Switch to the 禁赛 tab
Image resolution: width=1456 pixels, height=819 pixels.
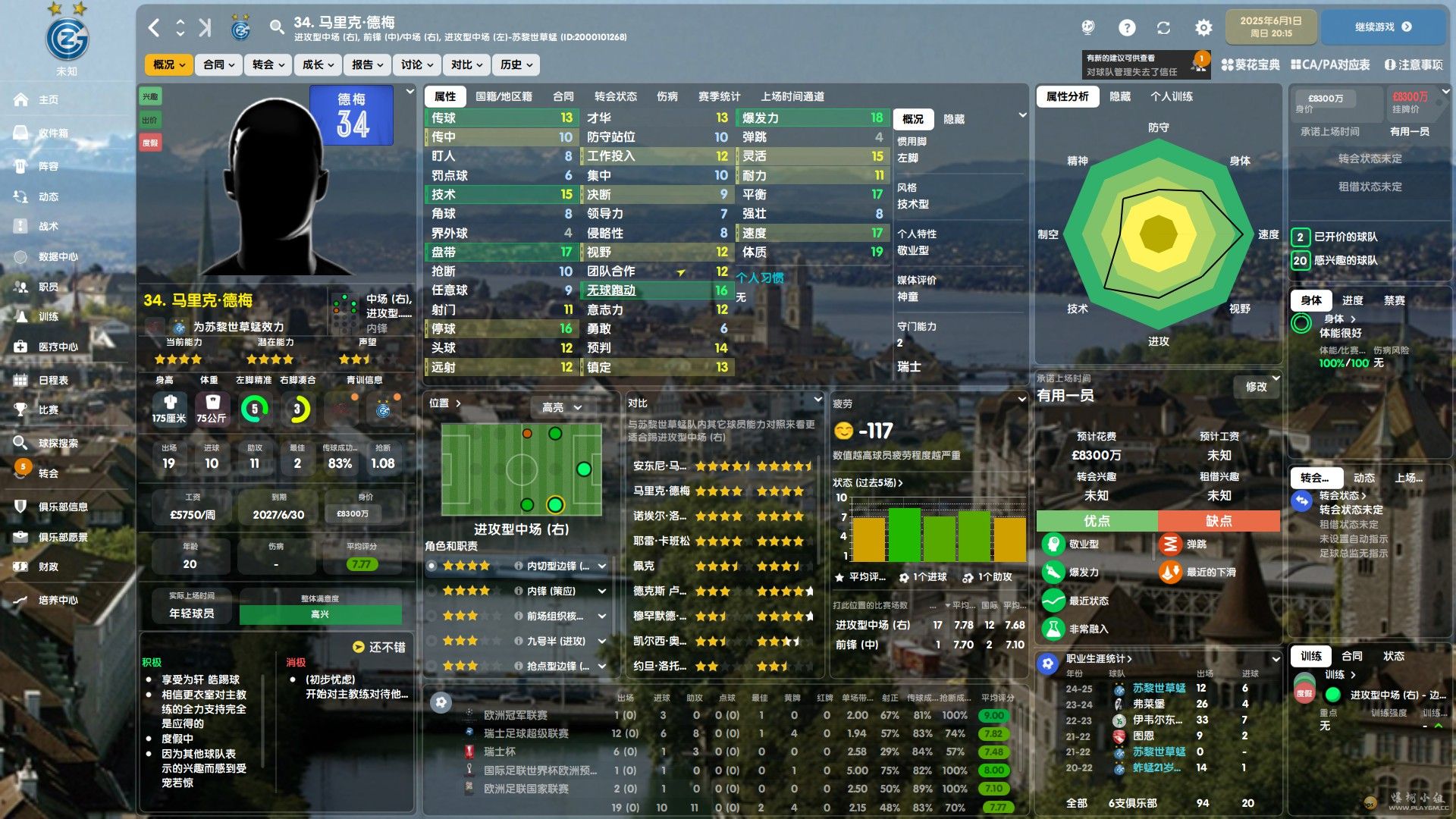coord(1394,300)
